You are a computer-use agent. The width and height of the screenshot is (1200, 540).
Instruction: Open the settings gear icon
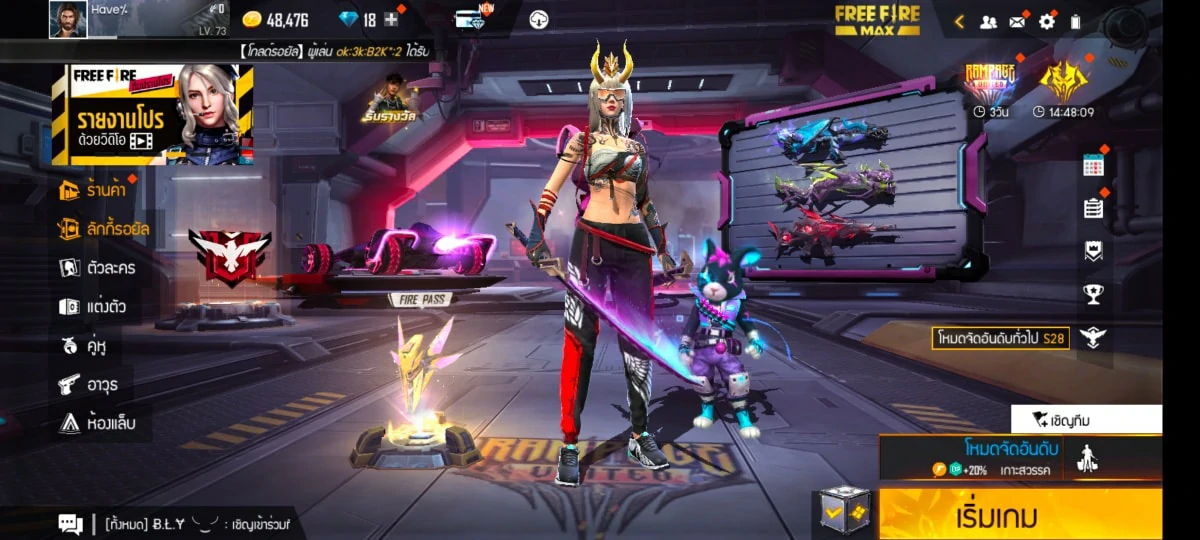1047,21
